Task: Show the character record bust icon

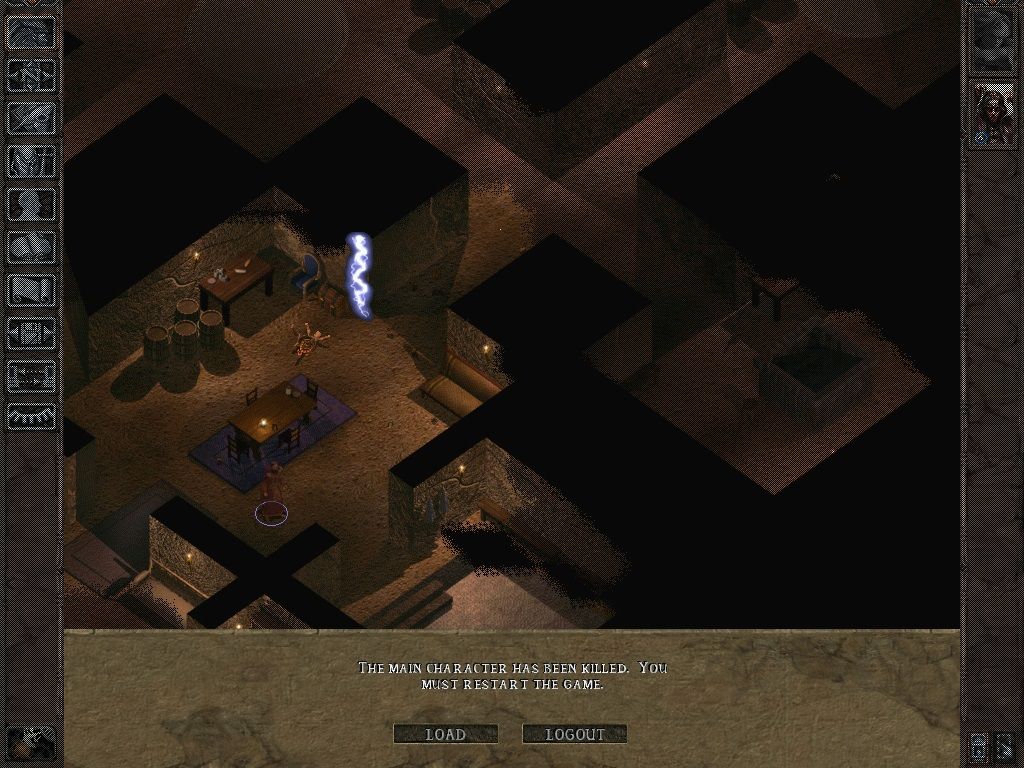Action: pos(31,204)
